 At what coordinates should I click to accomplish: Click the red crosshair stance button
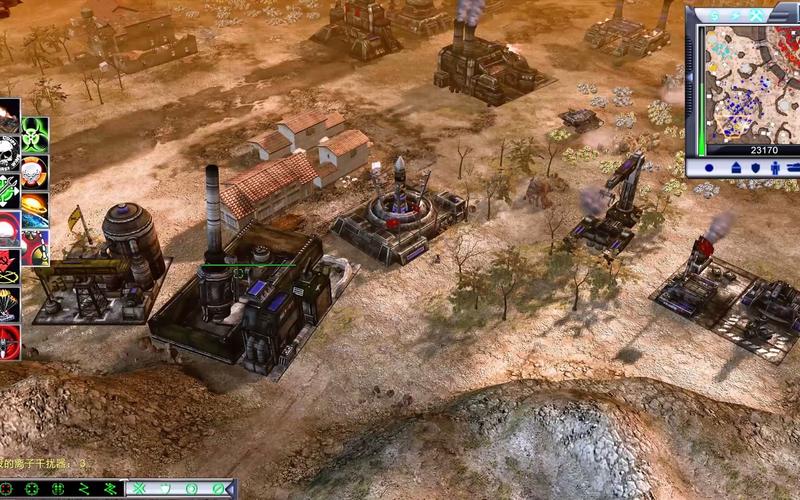click(8, 489)
